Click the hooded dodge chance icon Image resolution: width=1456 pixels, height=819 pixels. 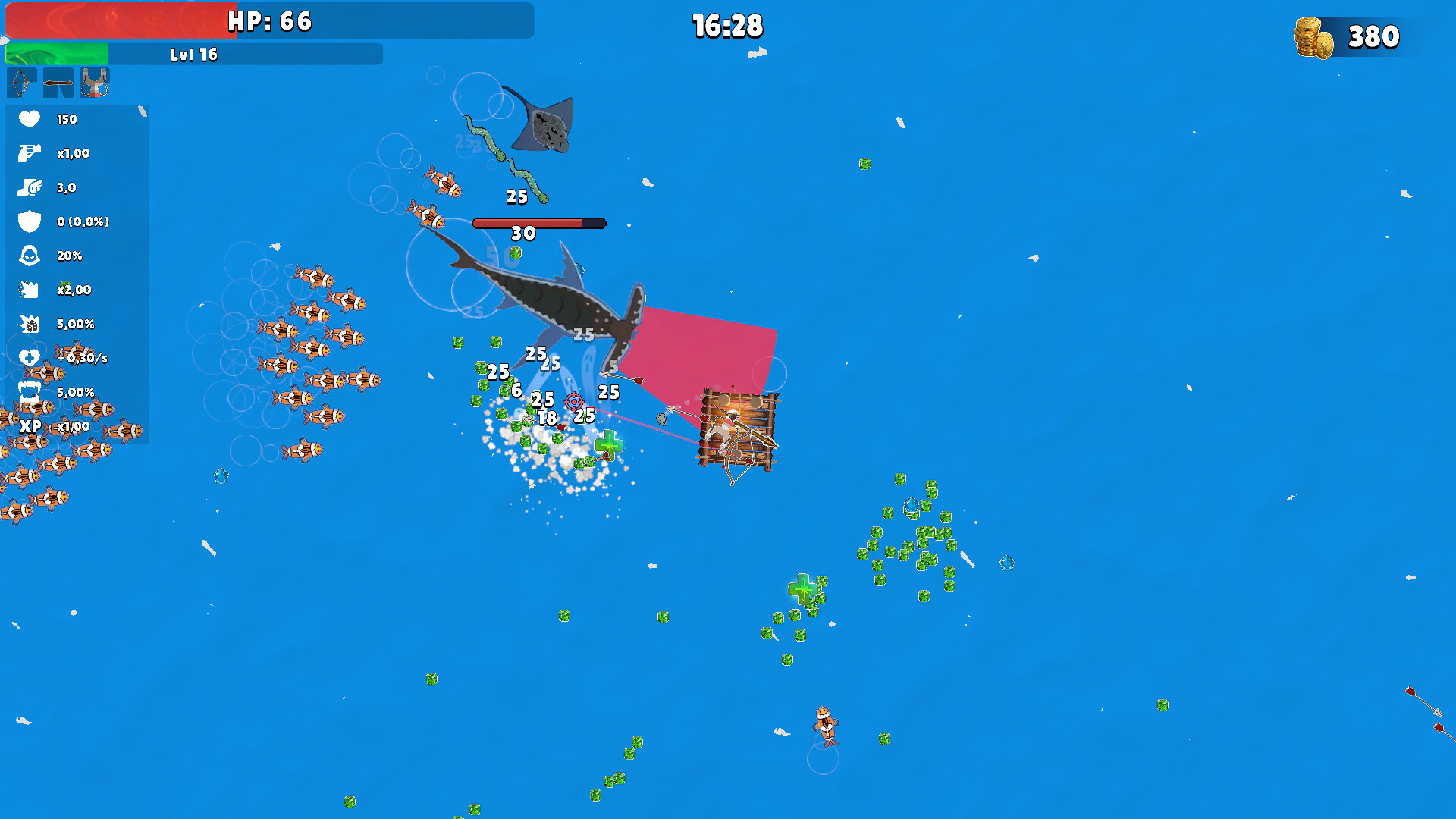tap(28, 256)
